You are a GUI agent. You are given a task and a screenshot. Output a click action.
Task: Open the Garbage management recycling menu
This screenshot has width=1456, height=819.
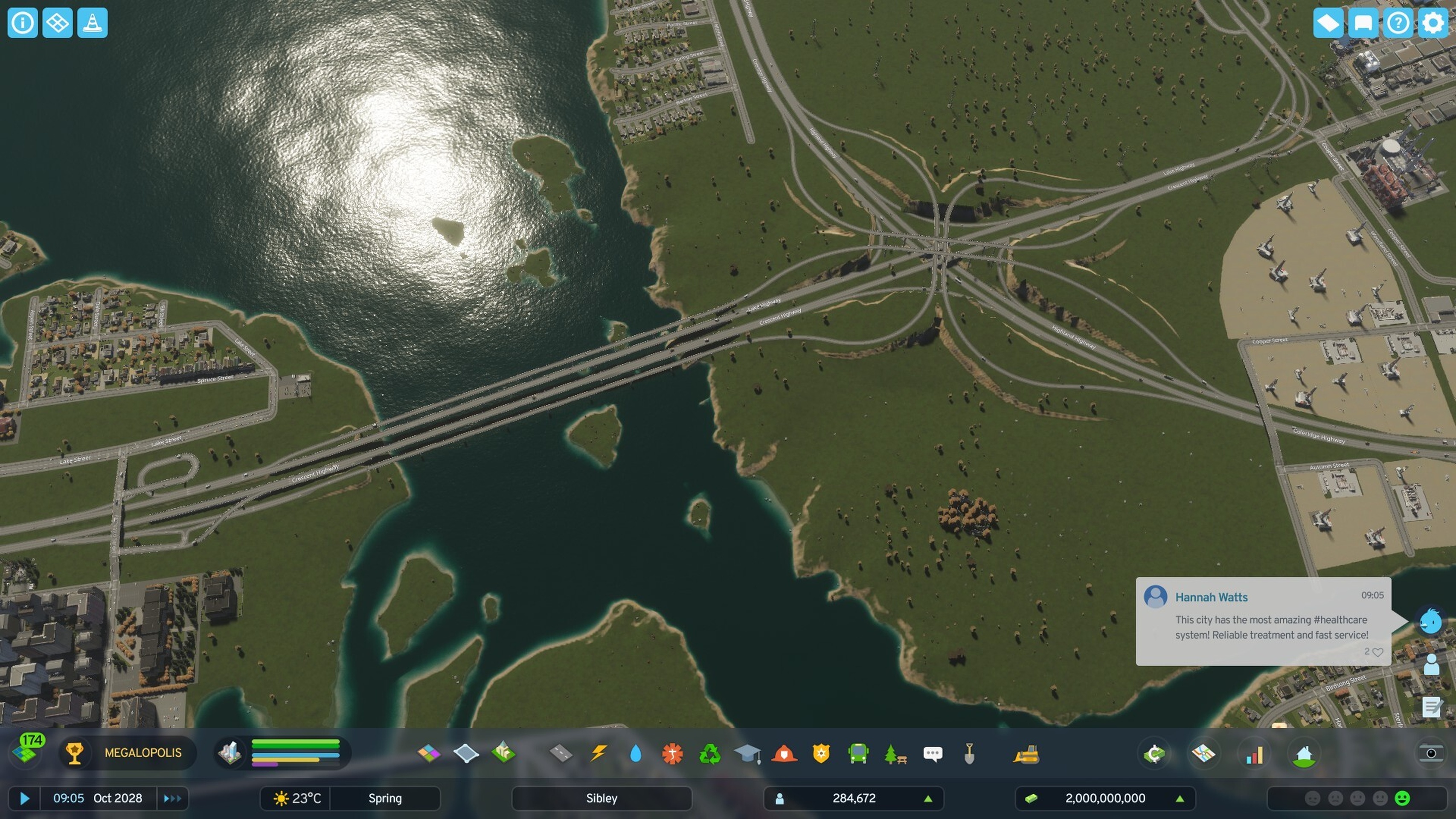(x=710, y=753)
